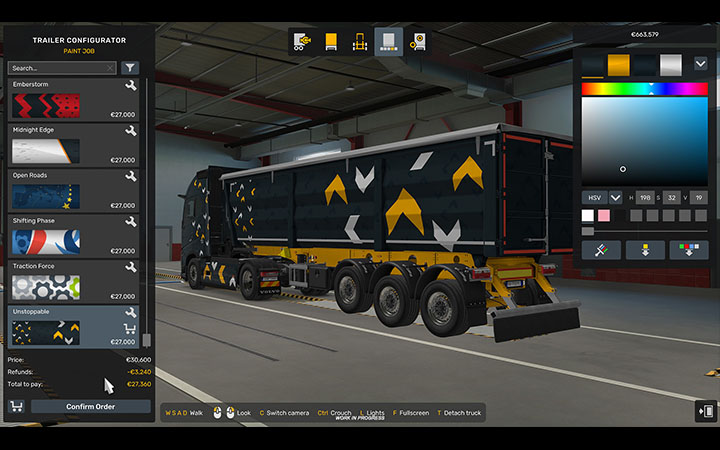Expand the color slots dropdown arrow

pos(700,63)
